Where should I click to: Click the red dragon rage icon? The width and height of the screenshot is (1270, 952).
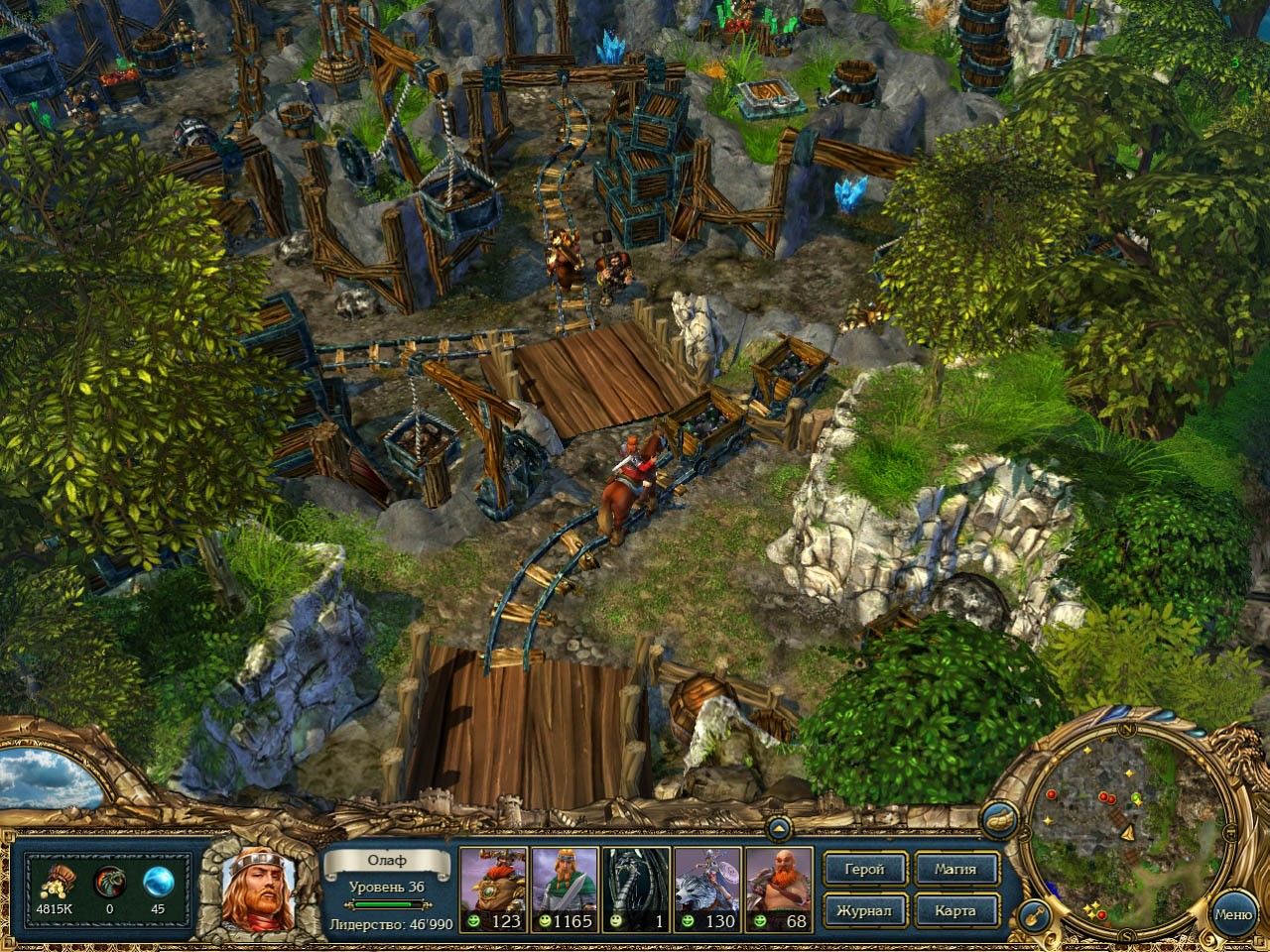pyautogui.click(x=107, y=881)
